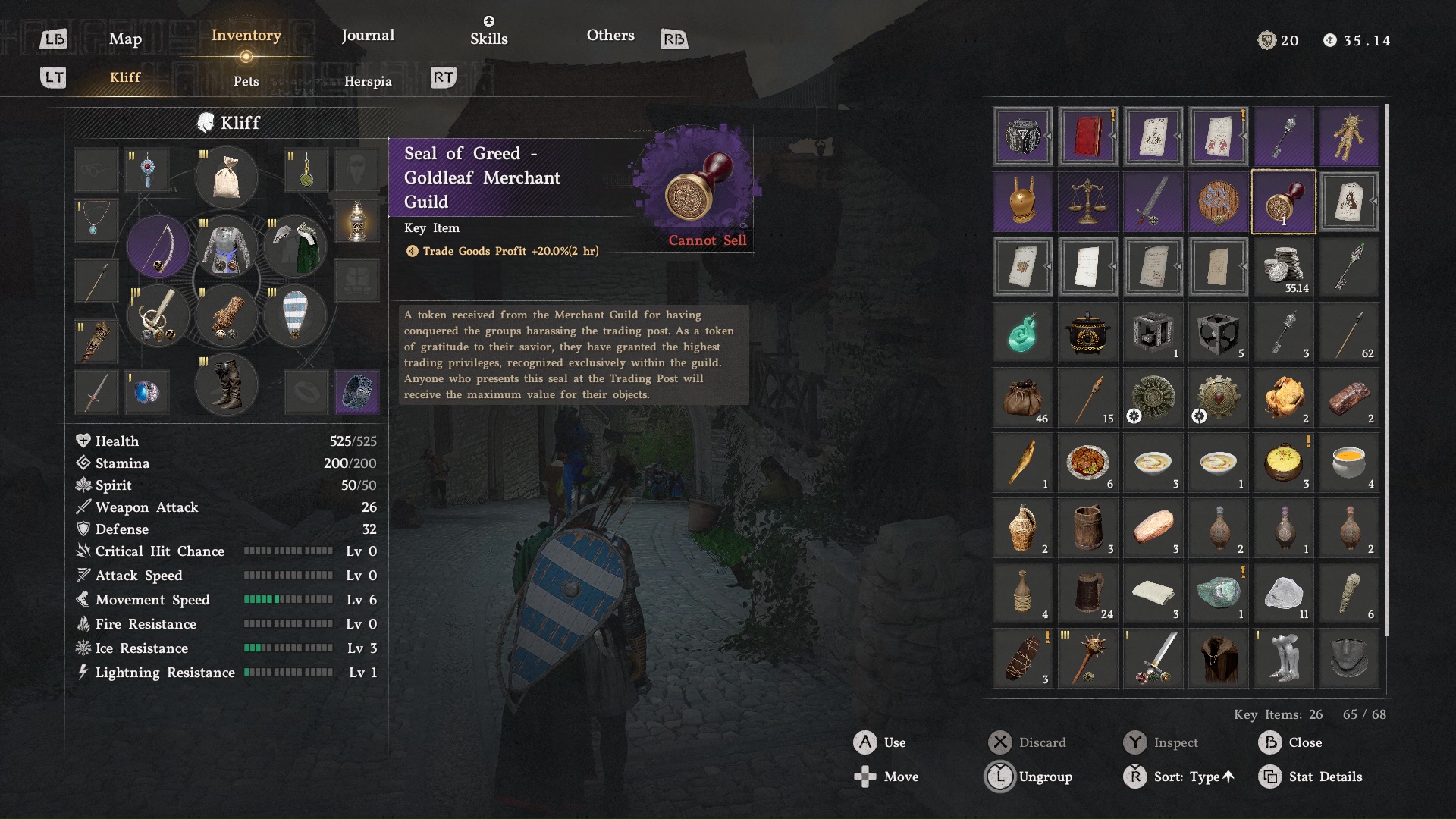Select the equipped sack bag slot

click(226, 177)
